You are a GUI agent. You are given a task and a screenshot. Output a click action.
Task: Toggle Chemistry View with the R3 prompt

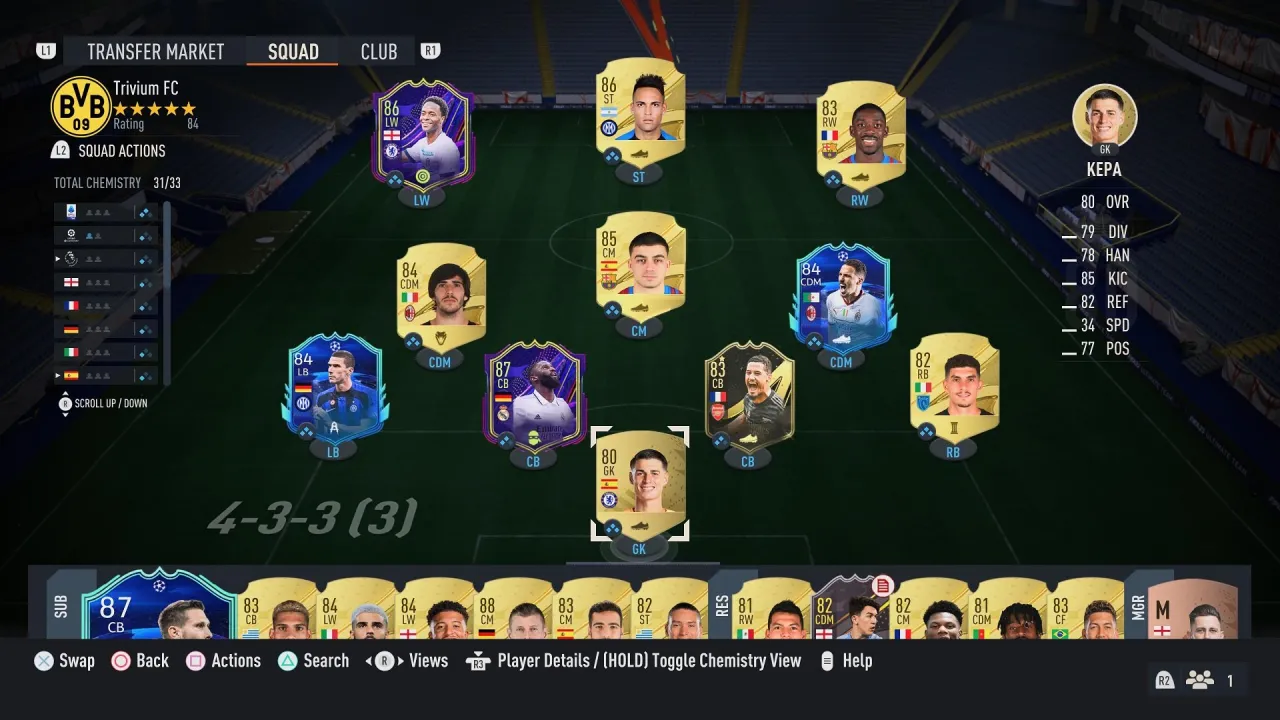pyautogui.click(x=478, y=660)
